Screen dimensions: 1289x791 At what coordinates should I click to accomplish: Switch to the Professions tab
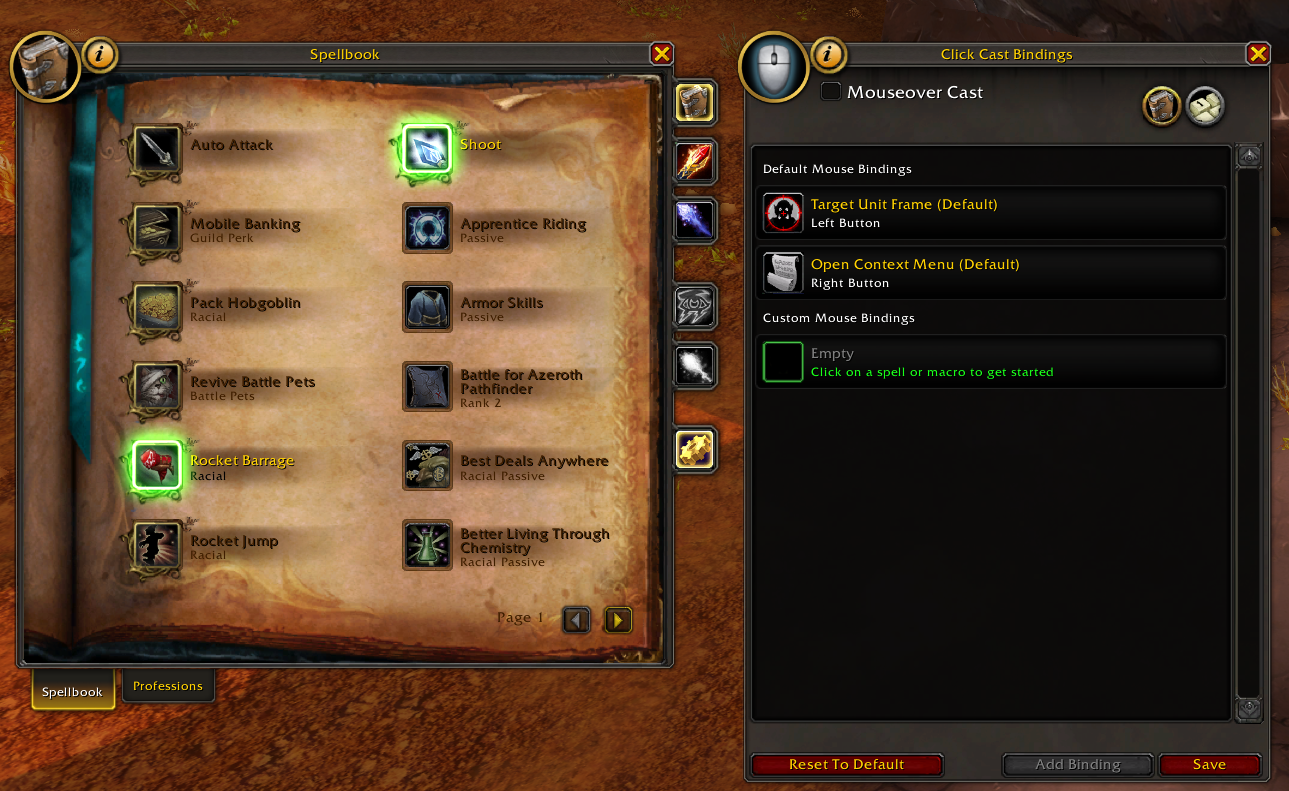click(168, 686)
